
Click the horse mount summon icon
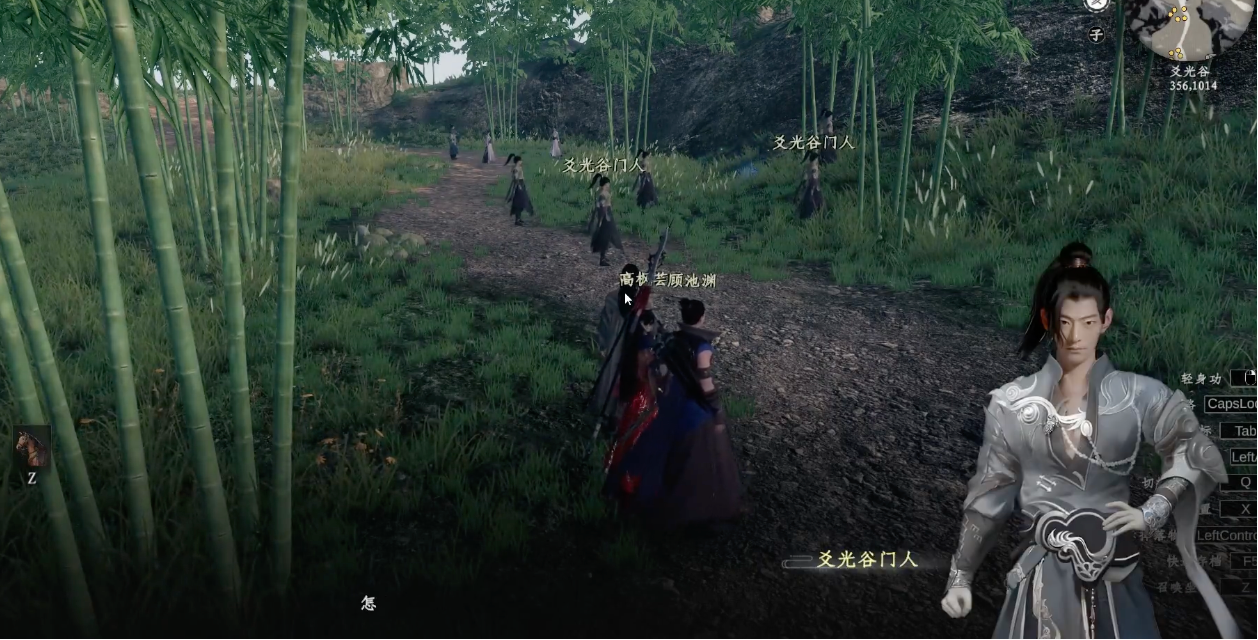point(32,447)
